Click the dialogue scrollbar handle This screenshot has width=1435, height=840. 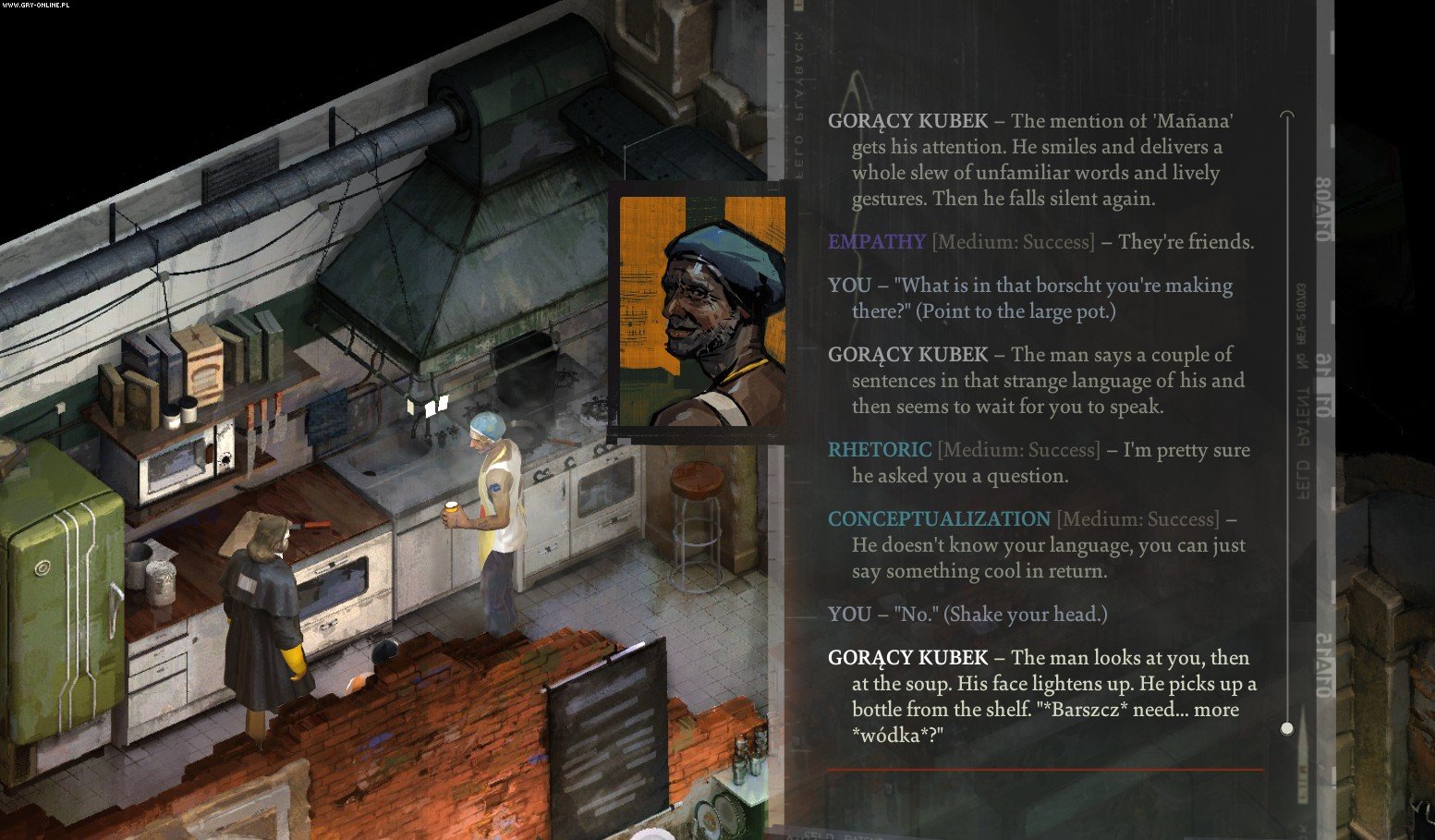coord(1287,728)
